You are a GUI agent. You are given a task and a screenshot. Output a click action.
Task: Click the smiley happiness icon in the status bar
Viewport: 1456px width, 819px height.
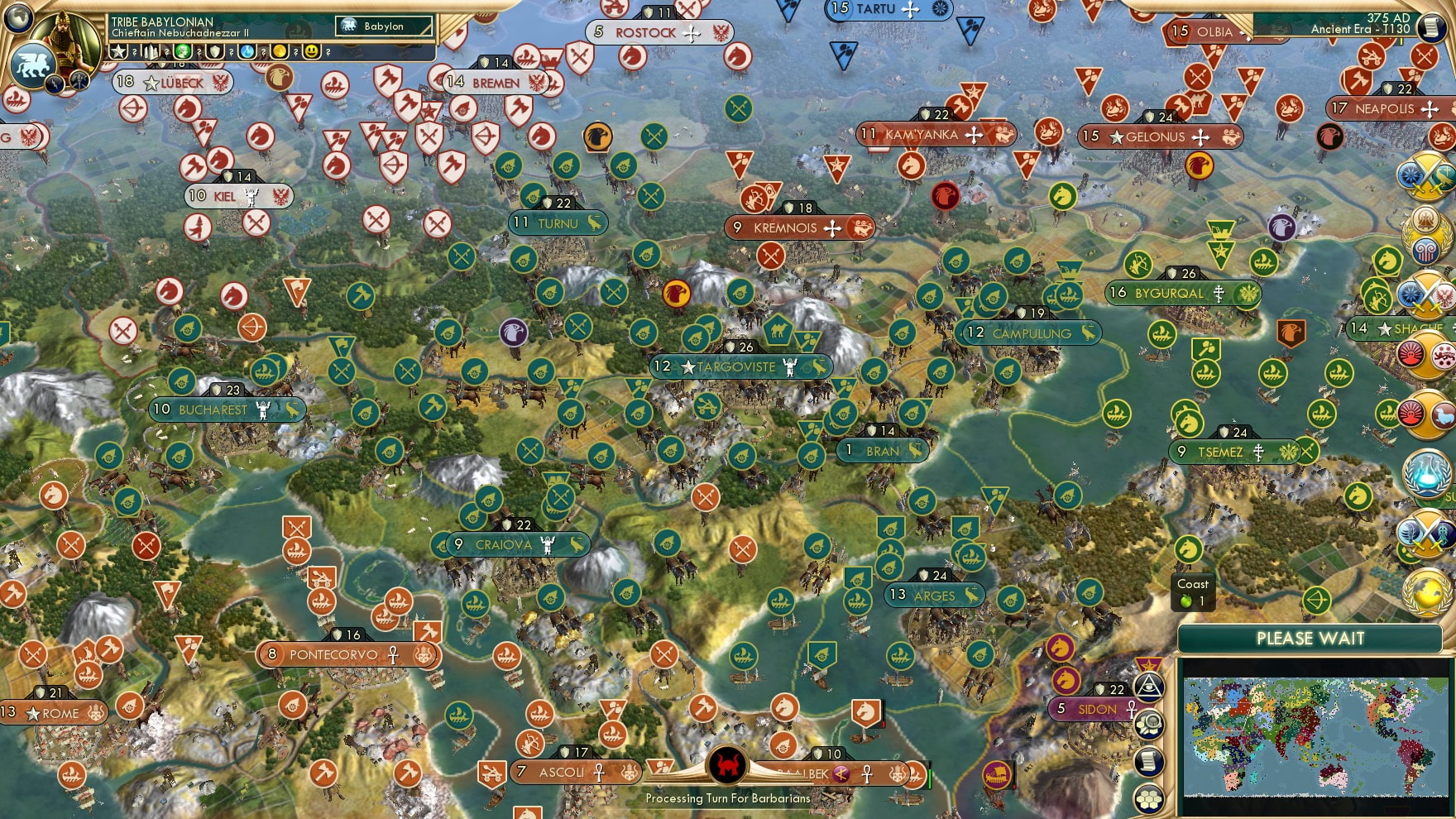tap(311, 51)
